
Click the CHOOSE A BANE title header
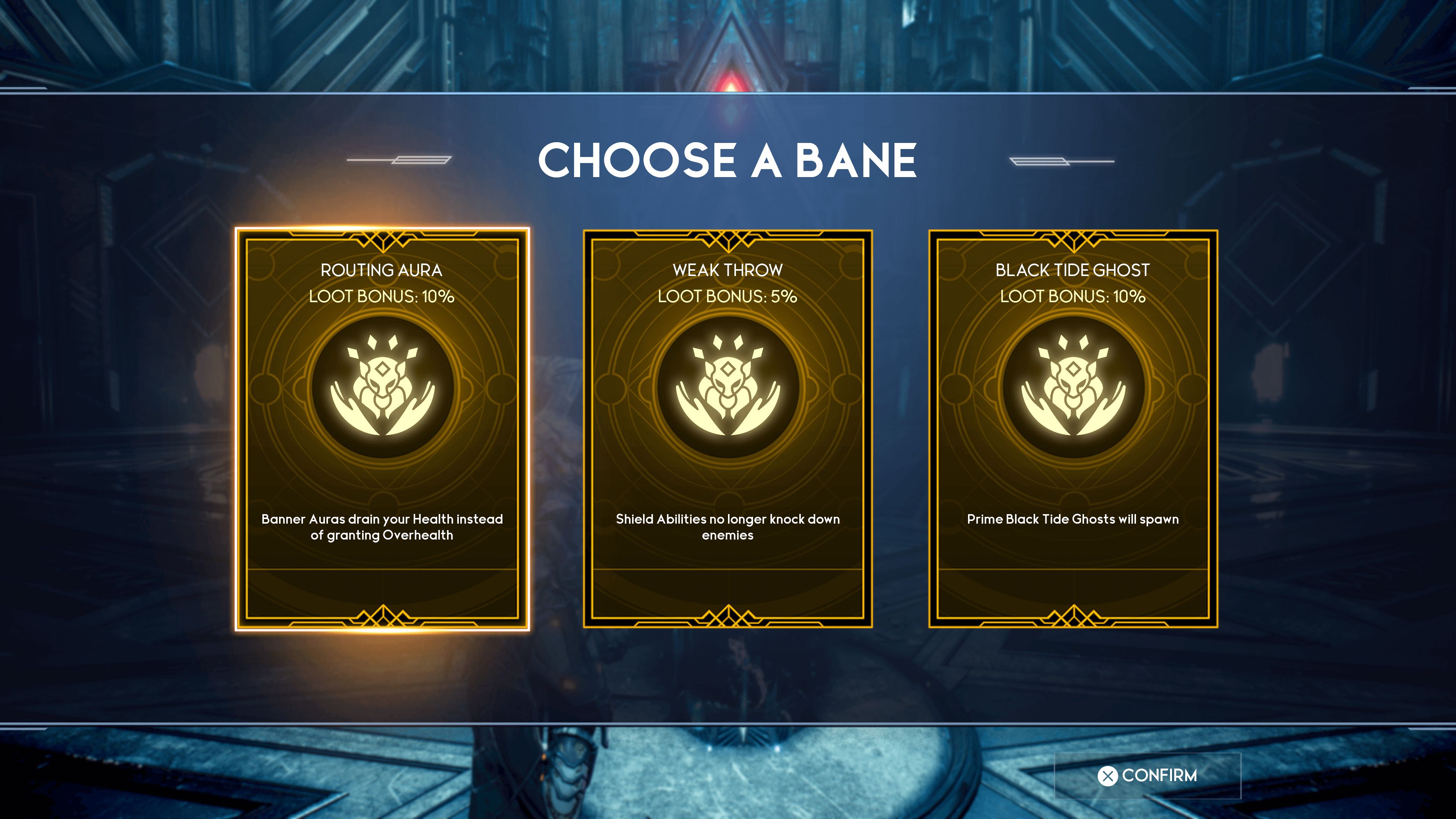tap(728, 162)
